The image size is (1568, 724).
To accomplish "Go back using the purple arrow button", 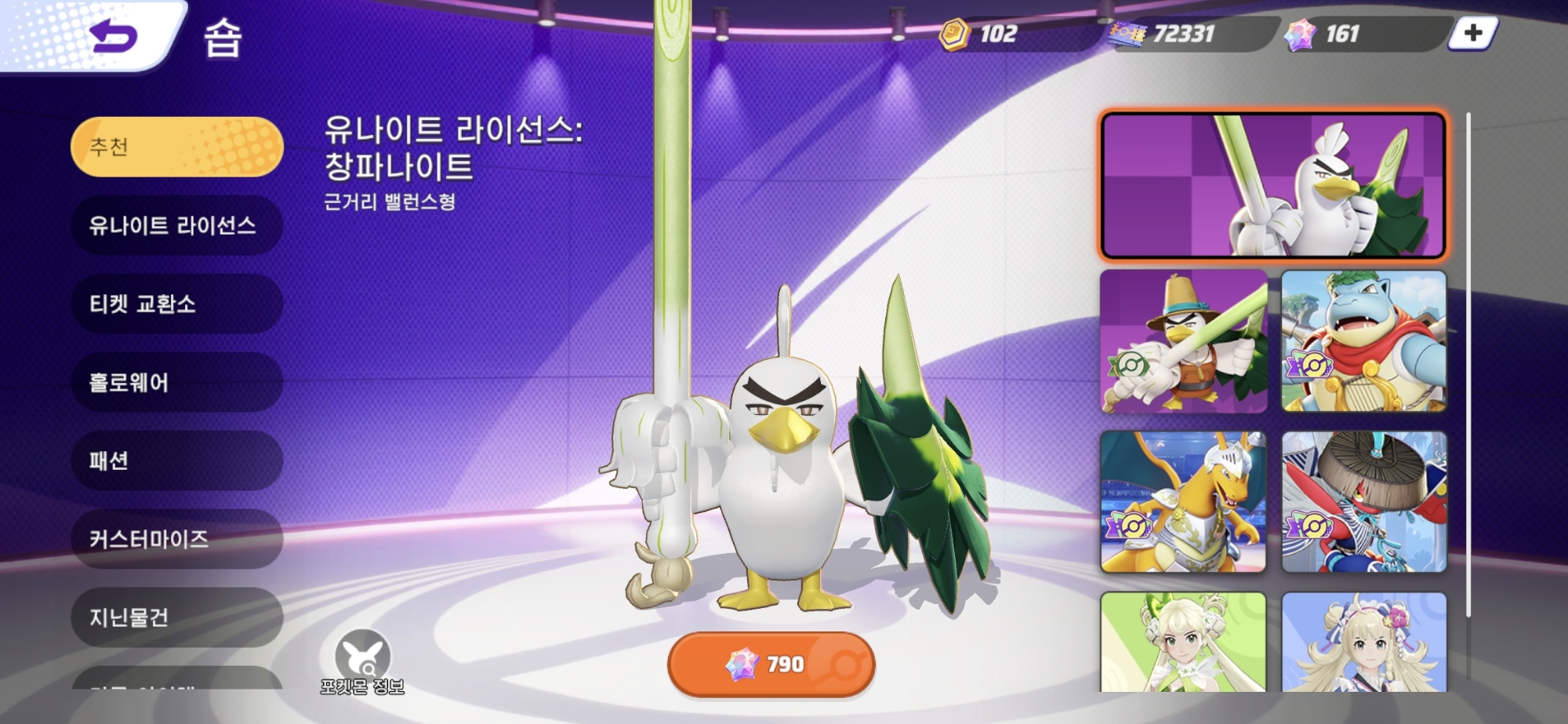I will tap(114, 36).
